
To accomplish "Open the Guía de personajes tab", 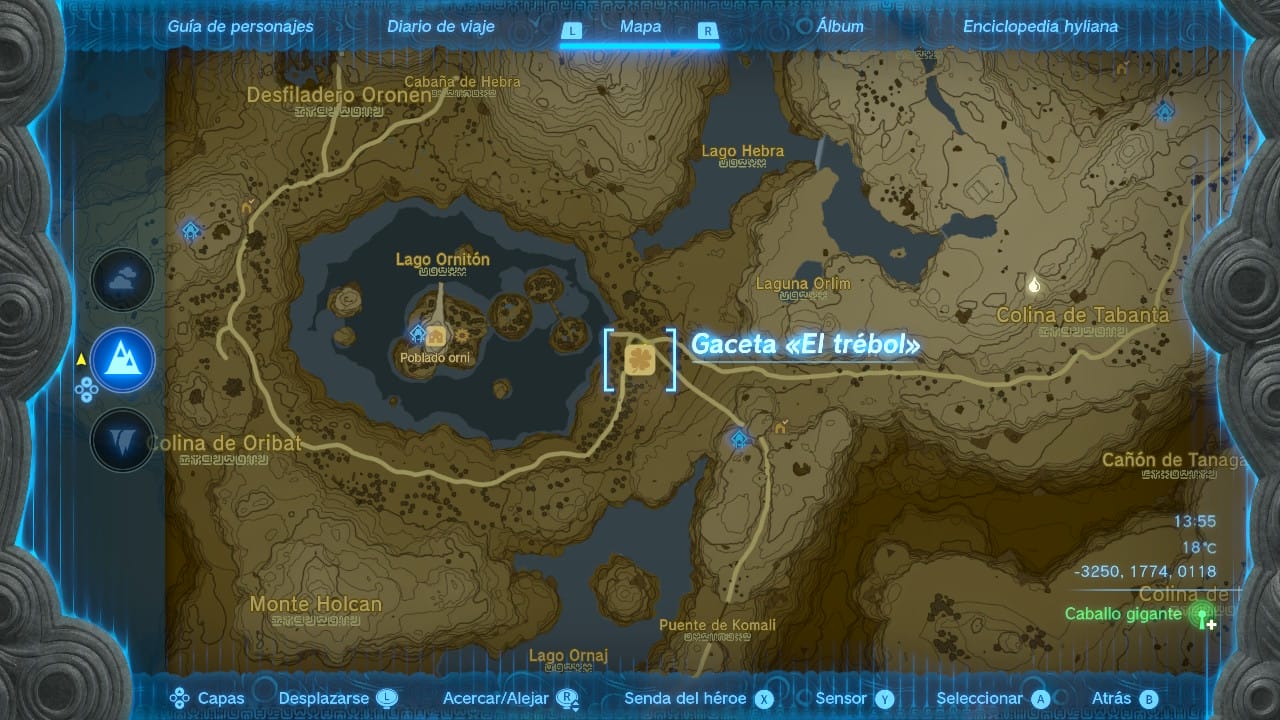I will click(x=240, y=27).
